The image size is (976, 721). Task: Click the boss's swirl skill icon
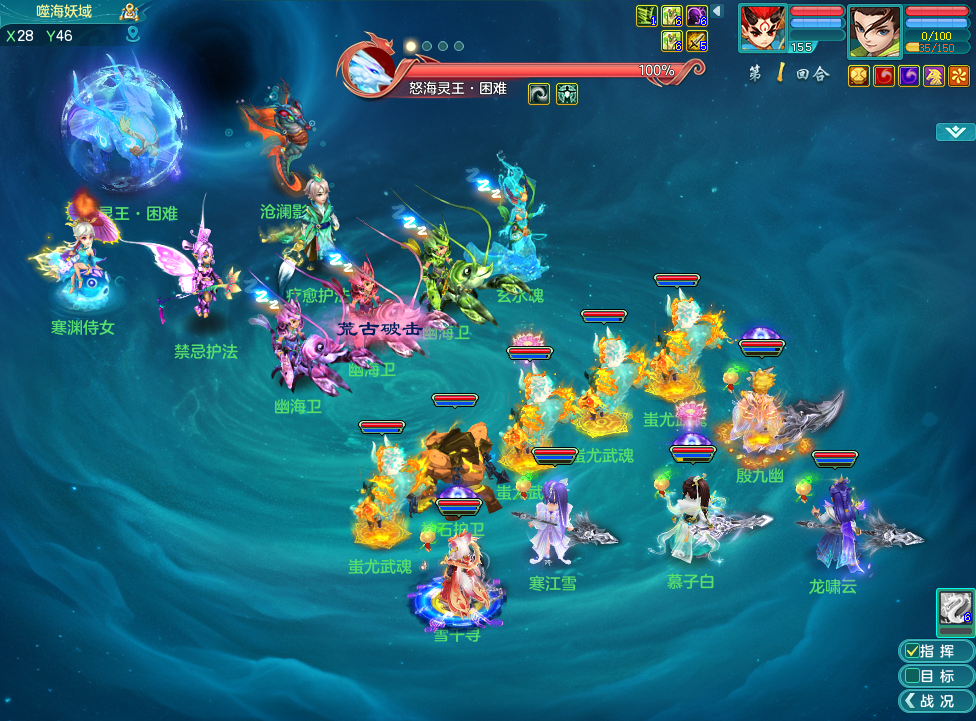click(x=539, y=94)
